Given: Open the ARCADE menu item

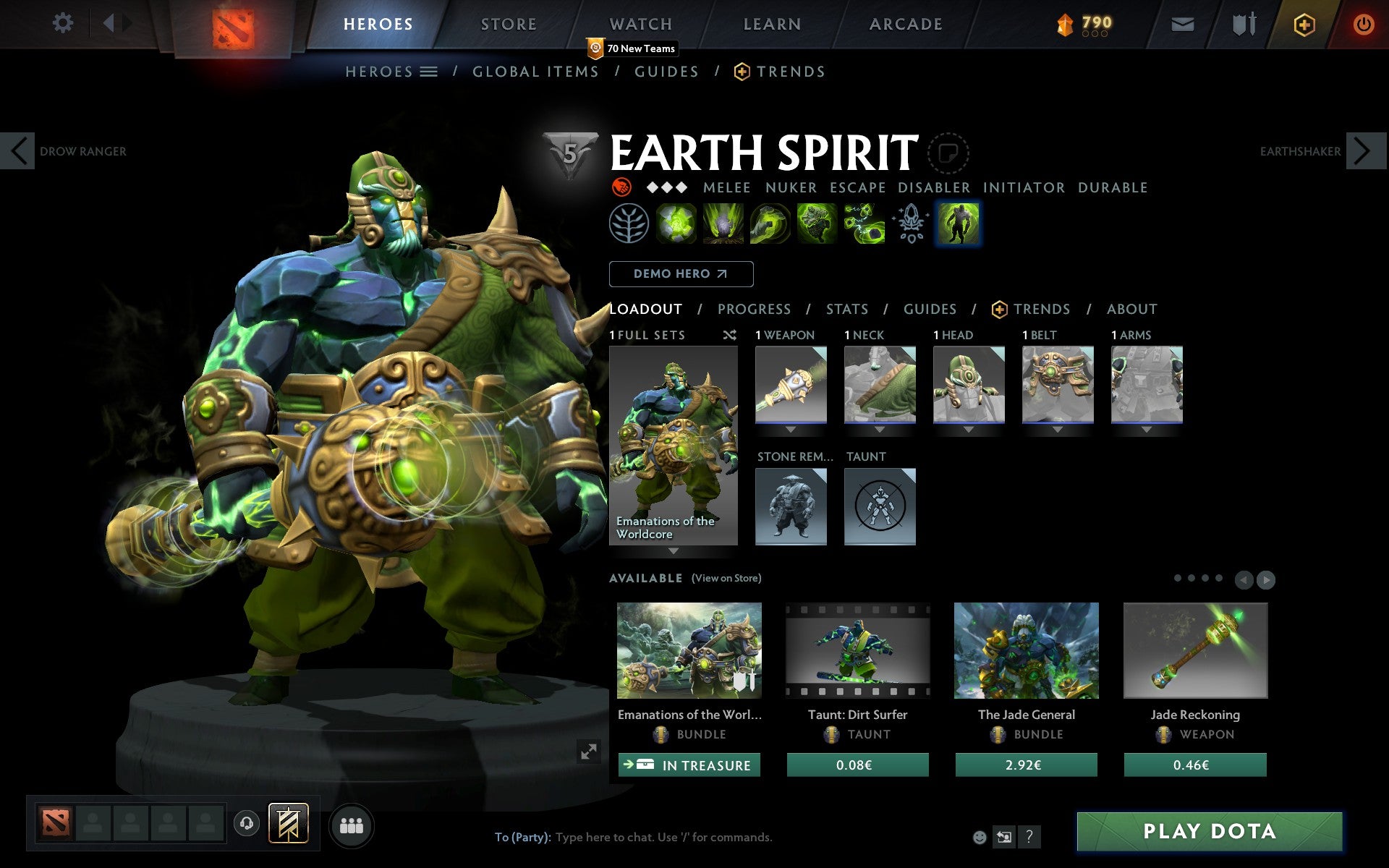Looking at the screenshot, I should point(904,24).
